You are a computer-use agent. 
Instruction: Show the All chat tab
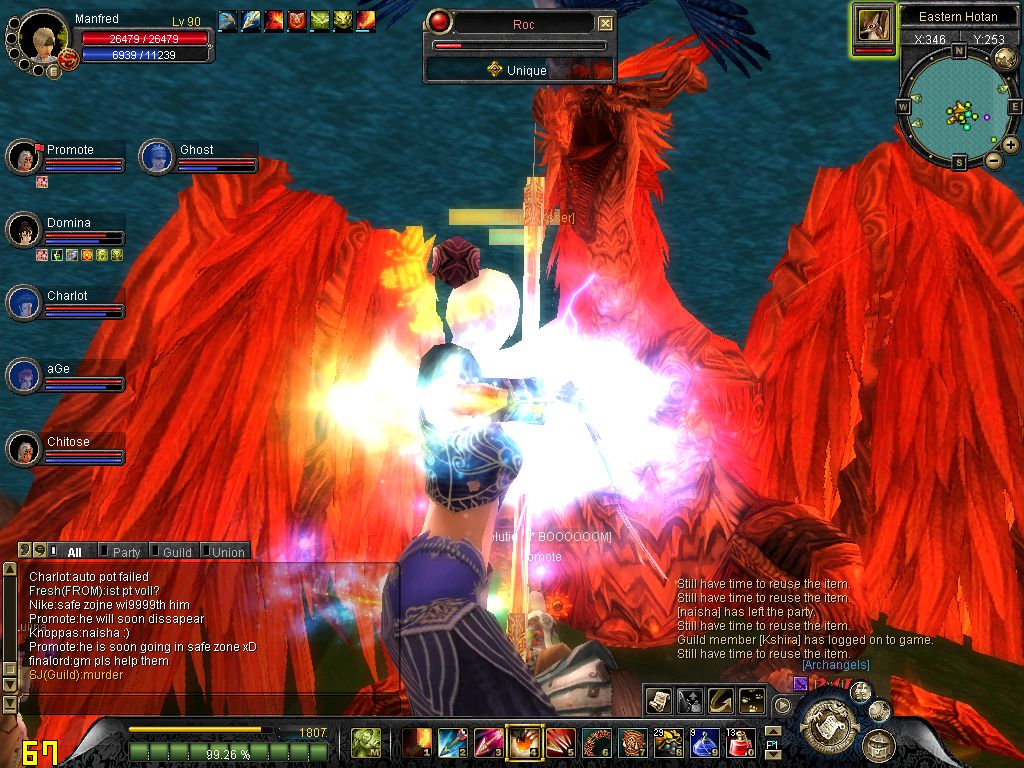75,551
